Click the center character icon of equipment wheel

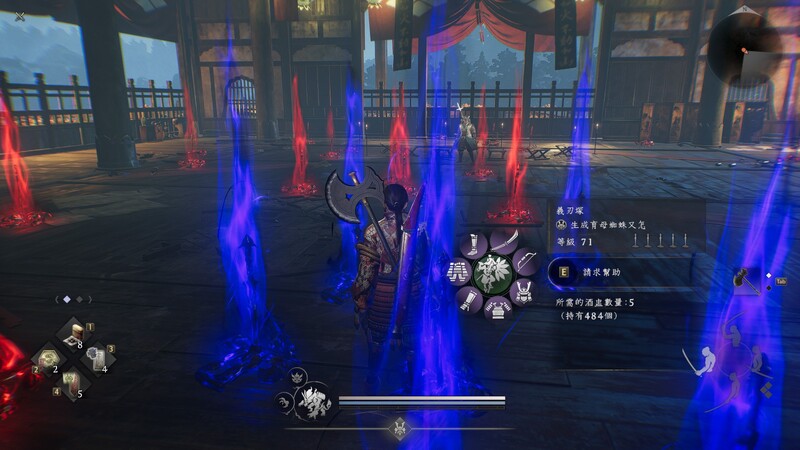click(493, 273)
